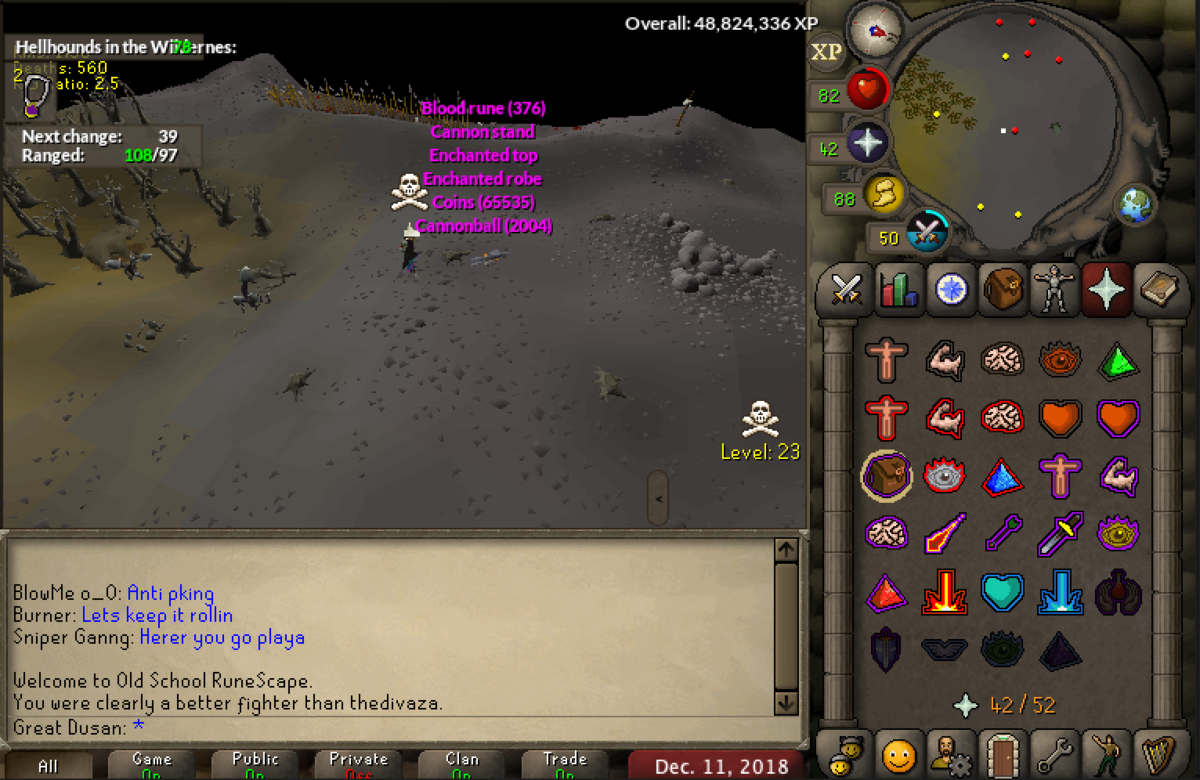Open the wrench Settings tab
The height and width of the screenshot is (780, 1200).
1053,754
